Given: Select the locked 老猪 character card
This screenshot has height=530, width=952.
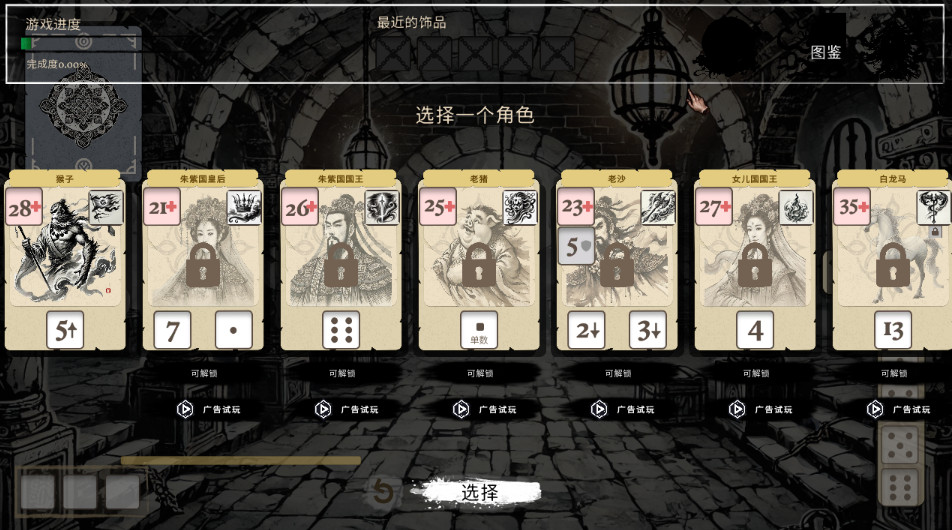Looking at the screenshot, I should (x=479, y=262).
